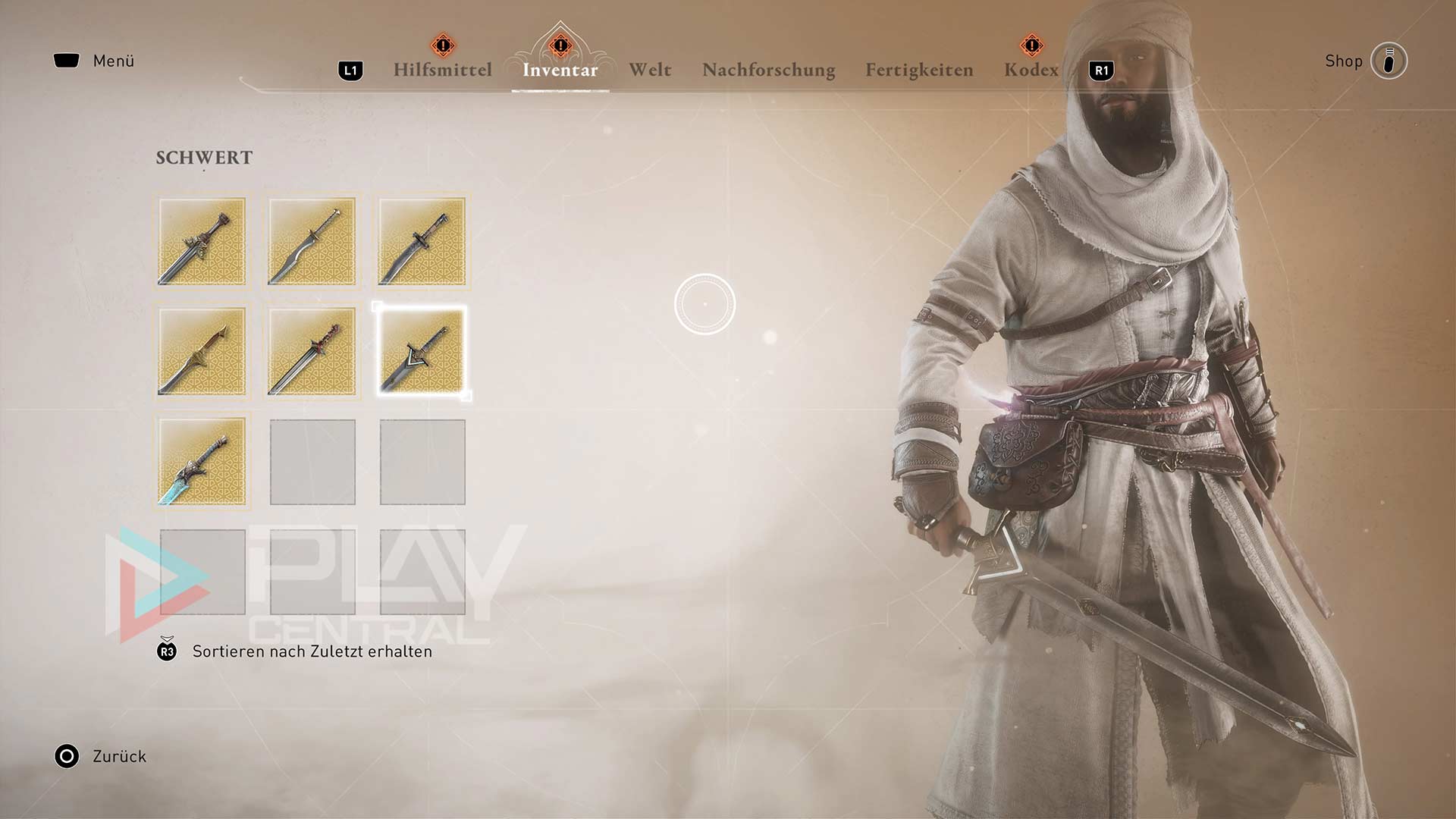The height and width of the screenshot is (819, 1456).
Task: Open the Fertigkeiten tab
Action: pos(919,70)
